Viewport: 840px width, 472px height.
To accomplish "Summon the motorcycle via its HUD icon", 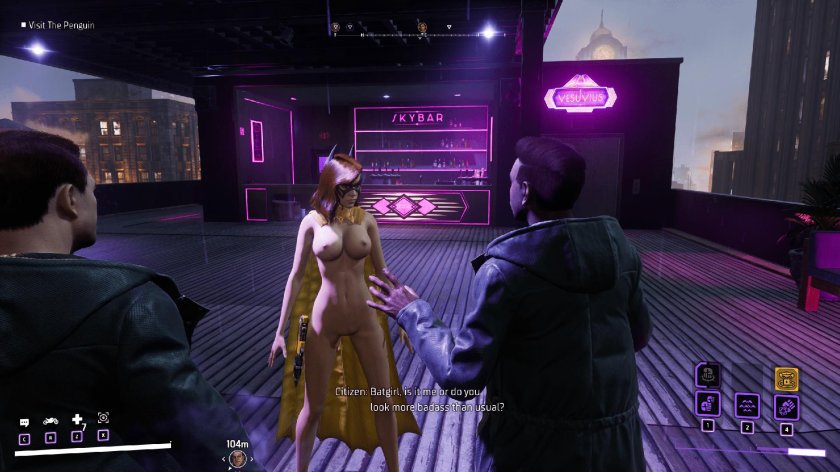I will click(x=50, y=422).
